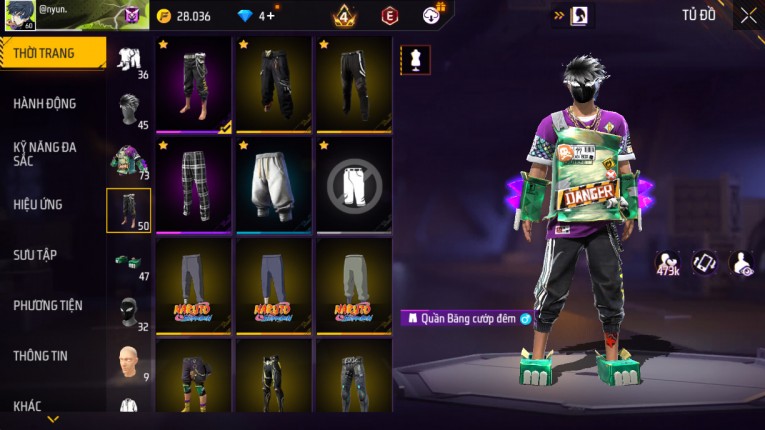Show the THÔNG TIN section
The width and height of the screenshot is (765, 430).
coord(40,356)
